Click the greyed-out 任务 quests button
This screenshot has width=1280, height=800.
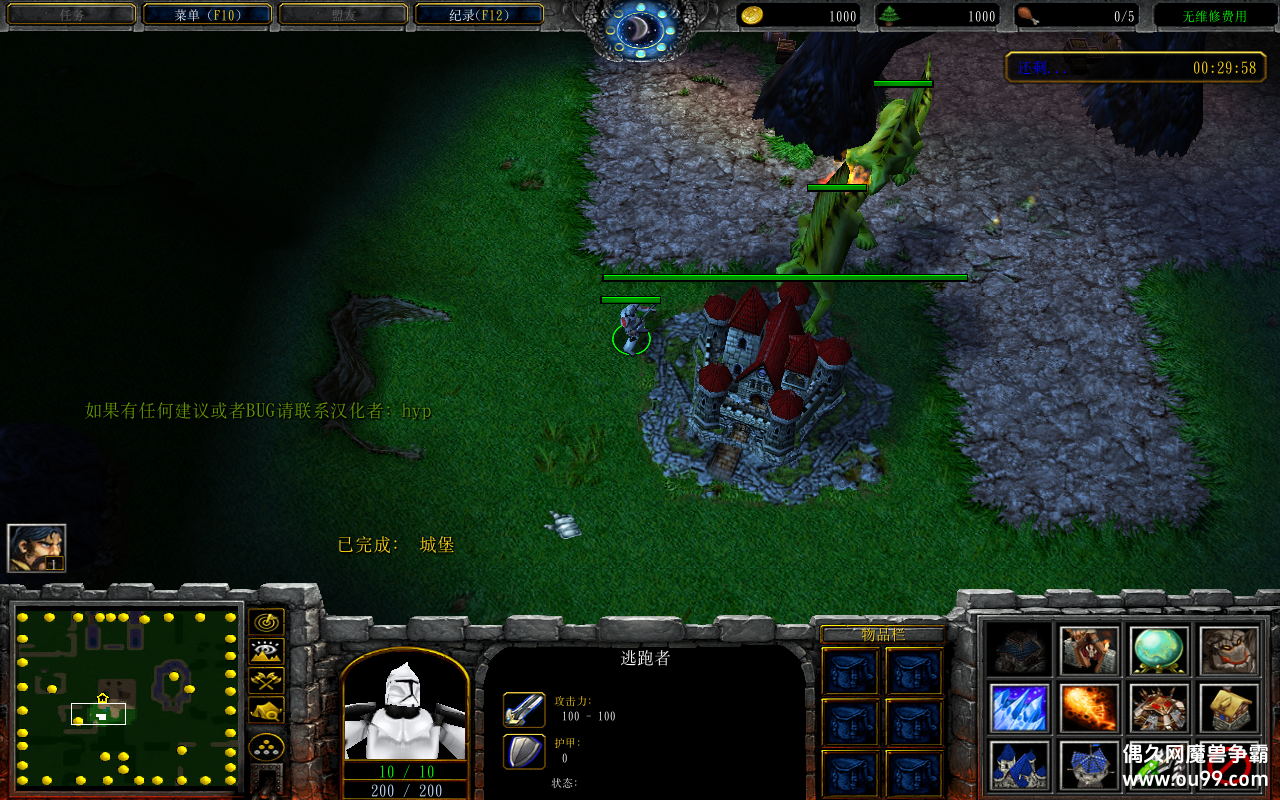click(71, 15)
